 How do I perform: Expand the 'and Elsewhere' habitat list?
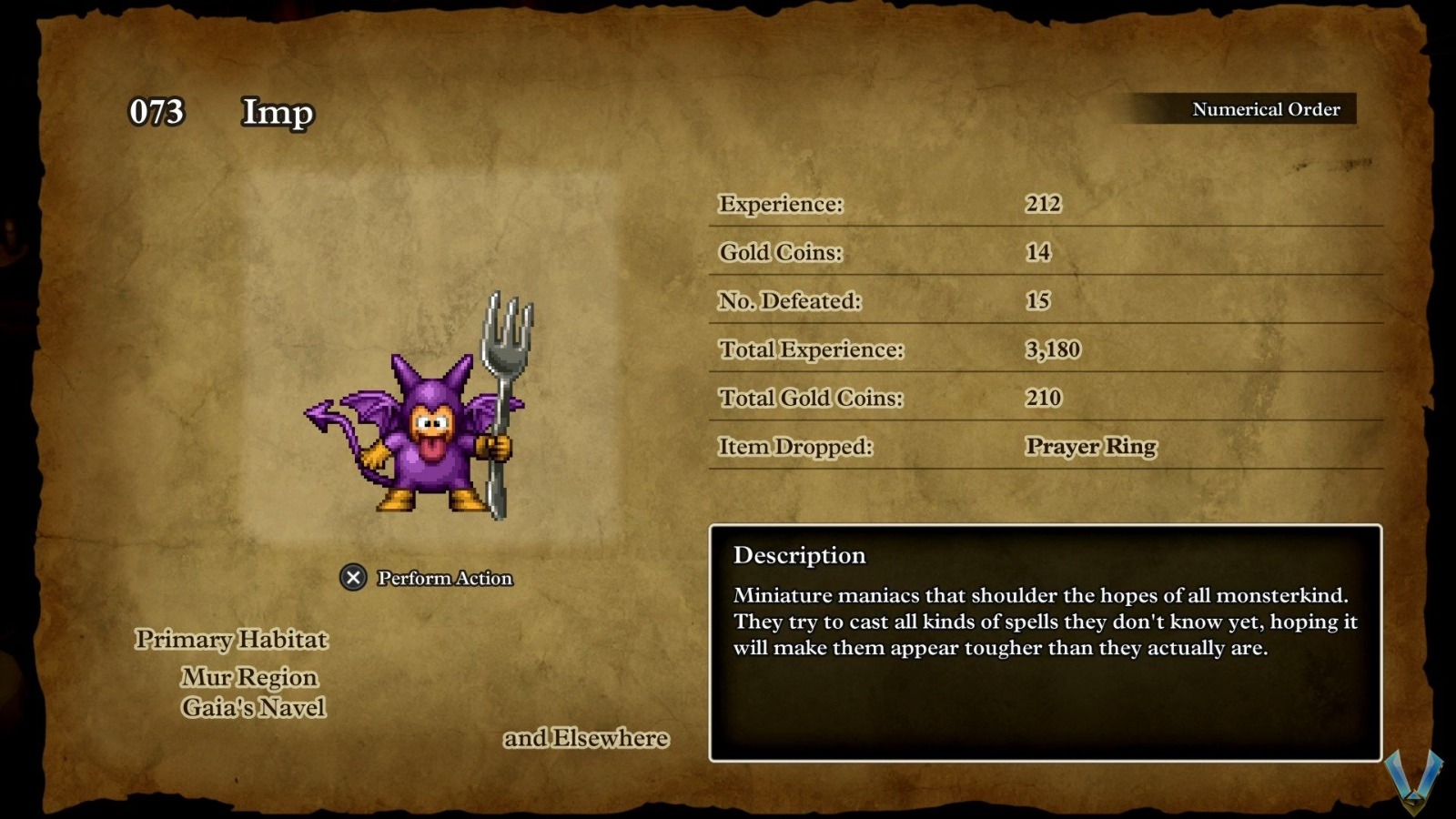click(587, 738)
